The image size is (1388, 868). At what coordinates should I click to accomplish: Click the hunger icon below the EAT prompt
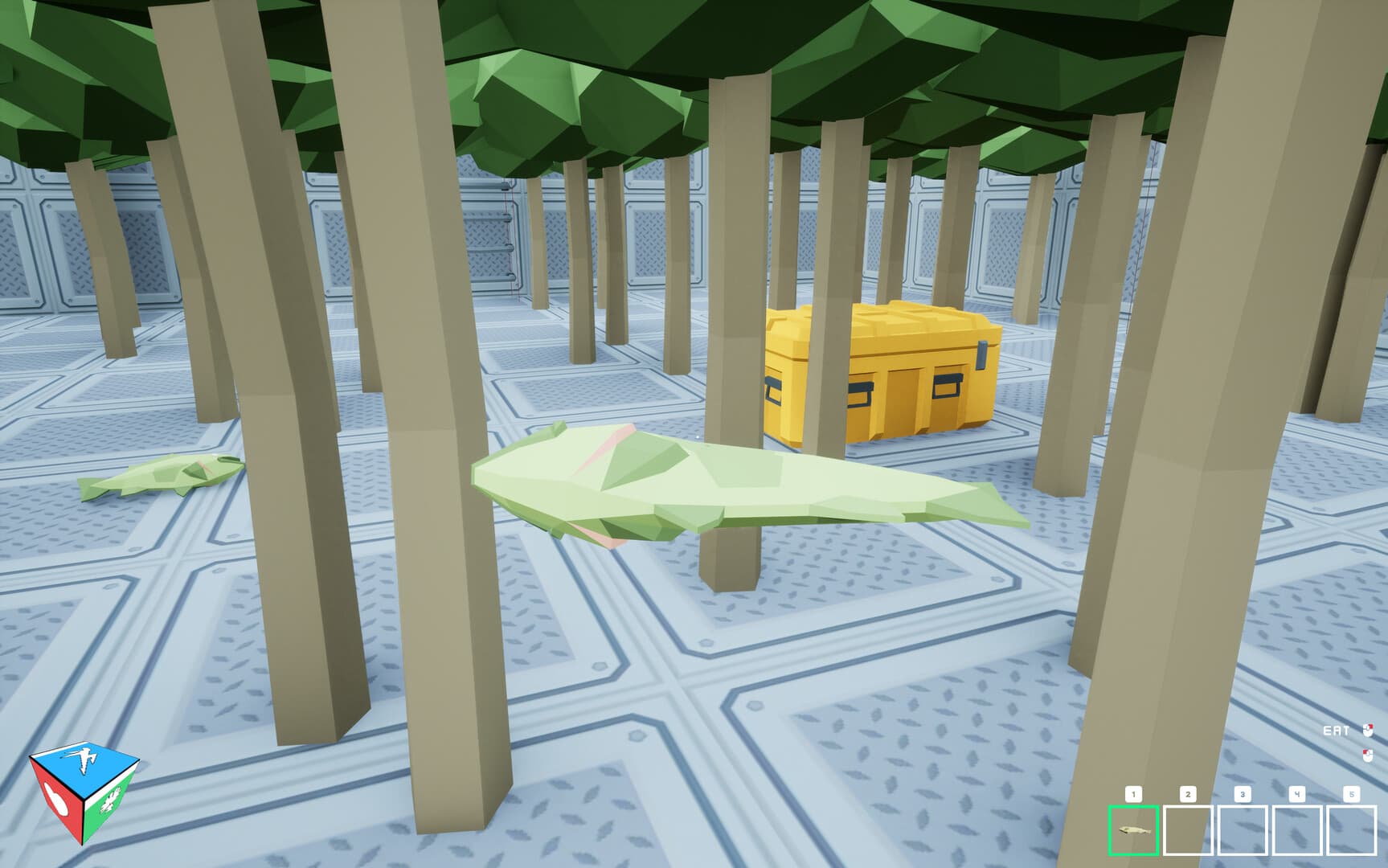[x=1368, y=755]
